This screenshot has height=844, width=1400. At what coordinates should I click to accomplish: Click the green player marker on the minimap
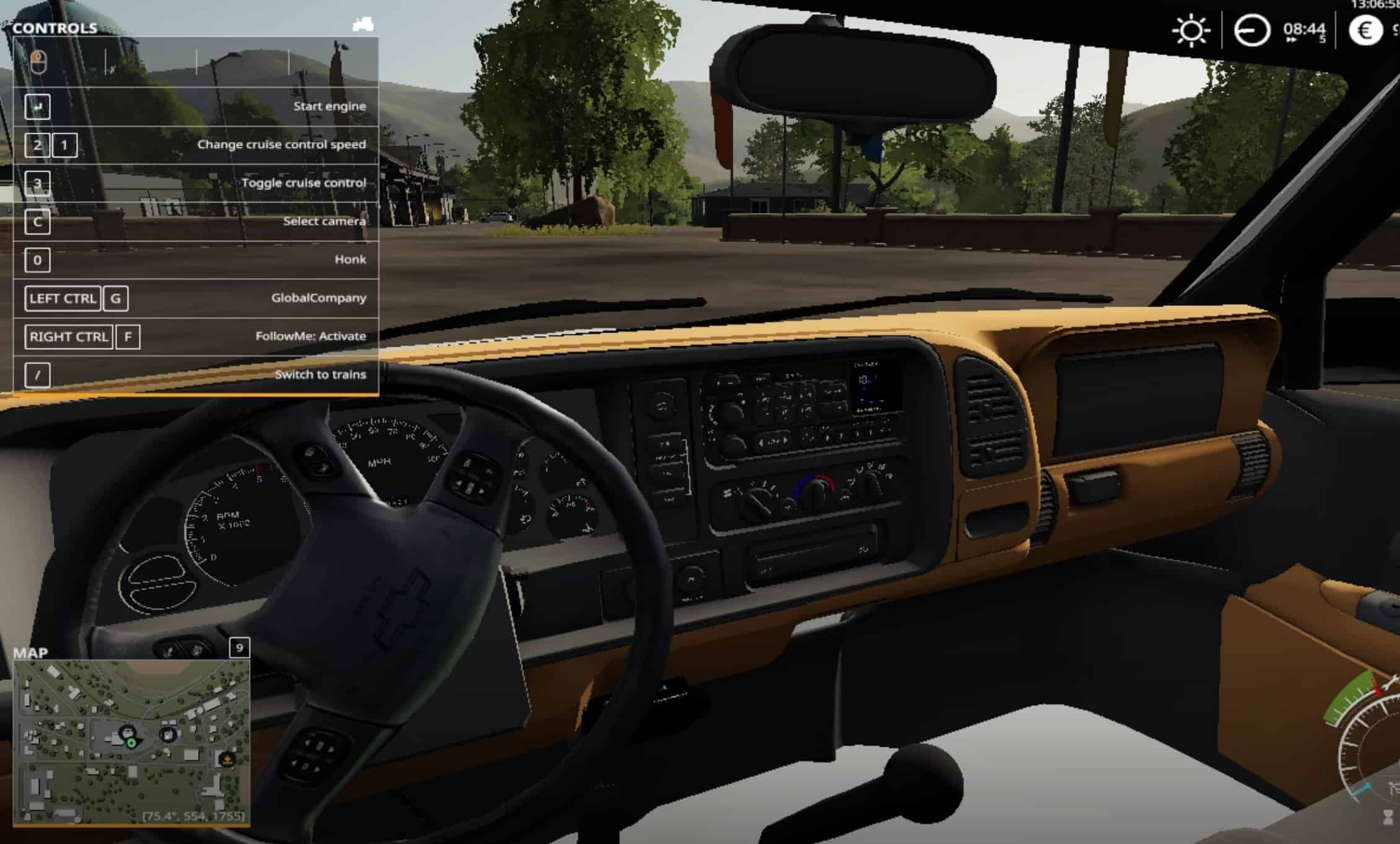(131, 742)
